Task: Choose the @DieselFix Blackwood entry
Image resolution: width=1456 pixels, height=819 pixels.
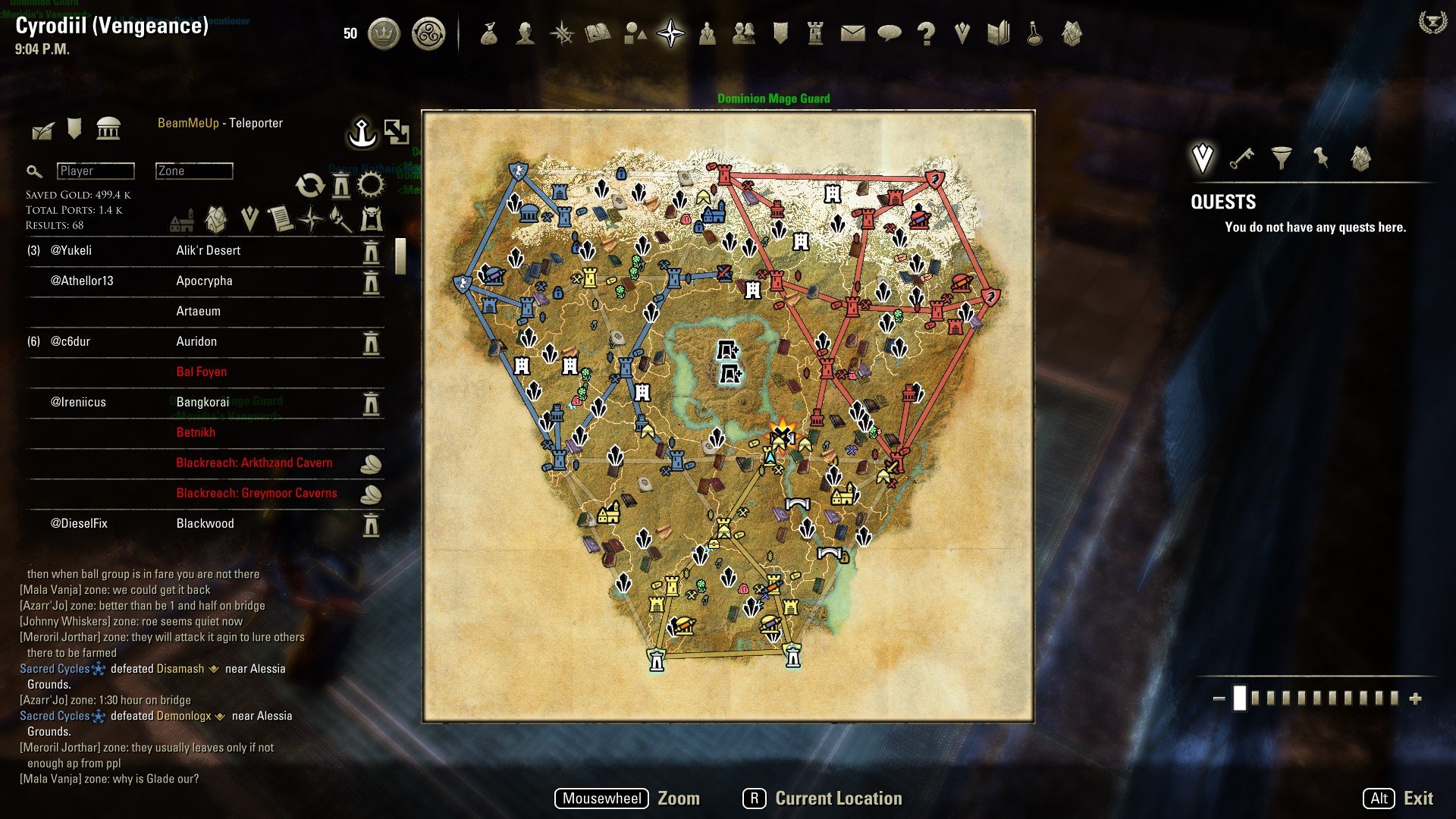Action: (x=205, y=524)
